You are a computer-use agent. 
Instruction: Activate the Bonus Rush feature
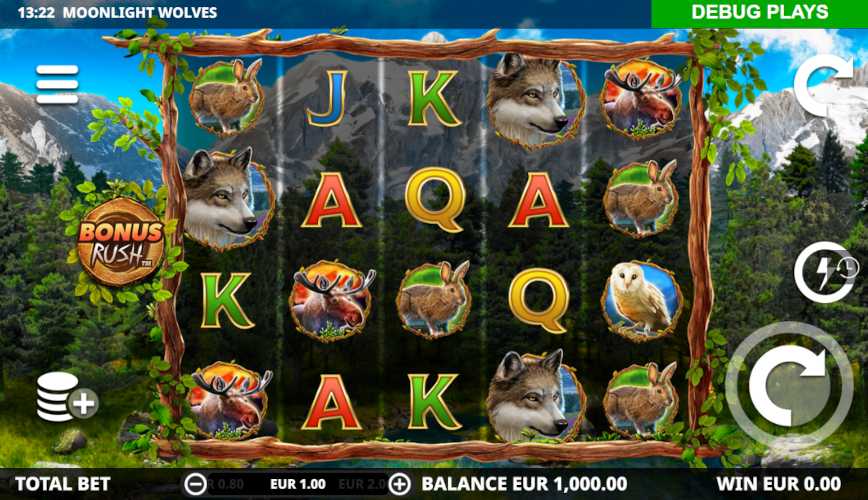[x=121, y=241]
